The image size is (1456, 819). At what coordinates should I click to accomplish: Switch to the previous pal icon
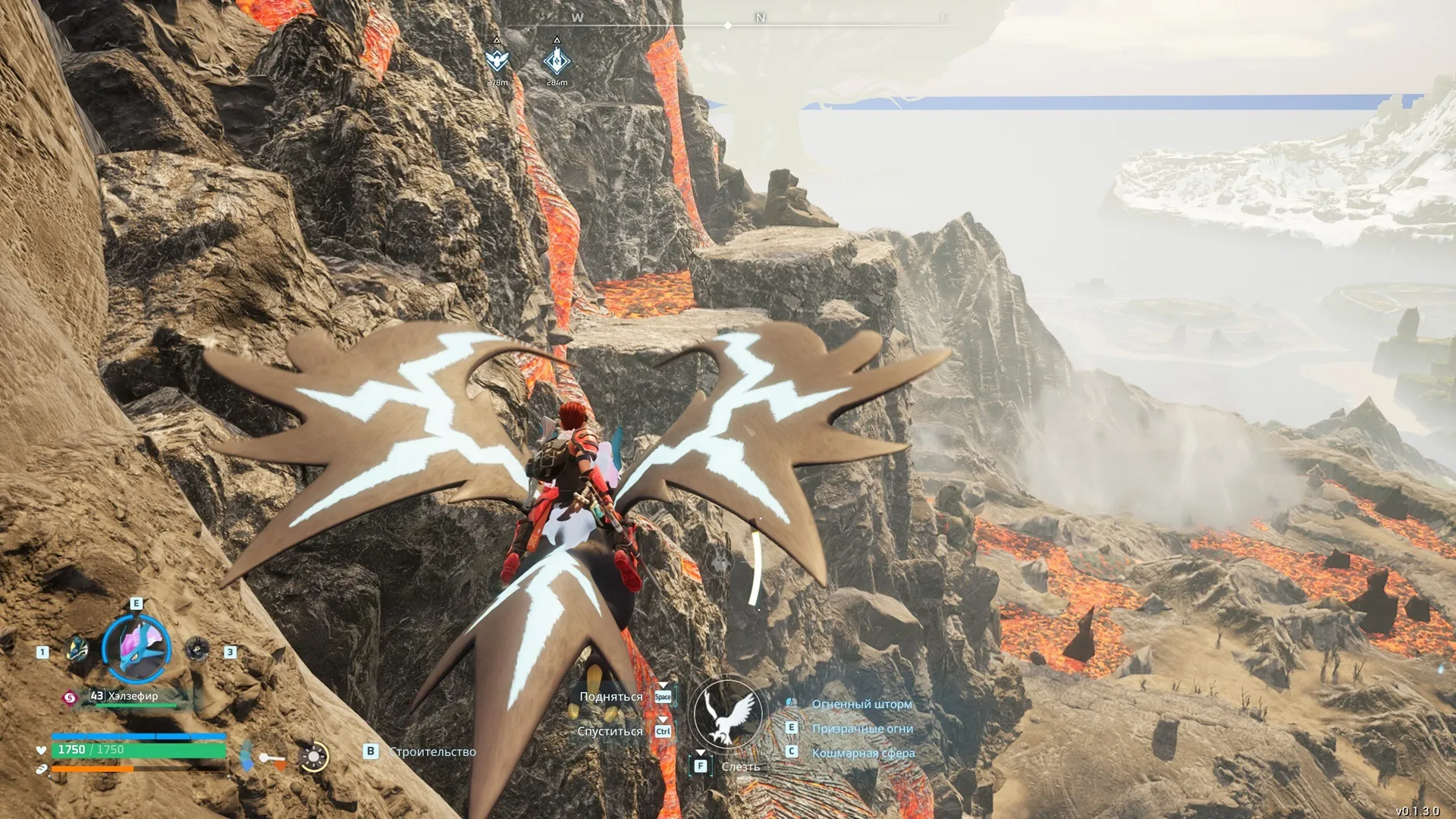pos(77,649)
